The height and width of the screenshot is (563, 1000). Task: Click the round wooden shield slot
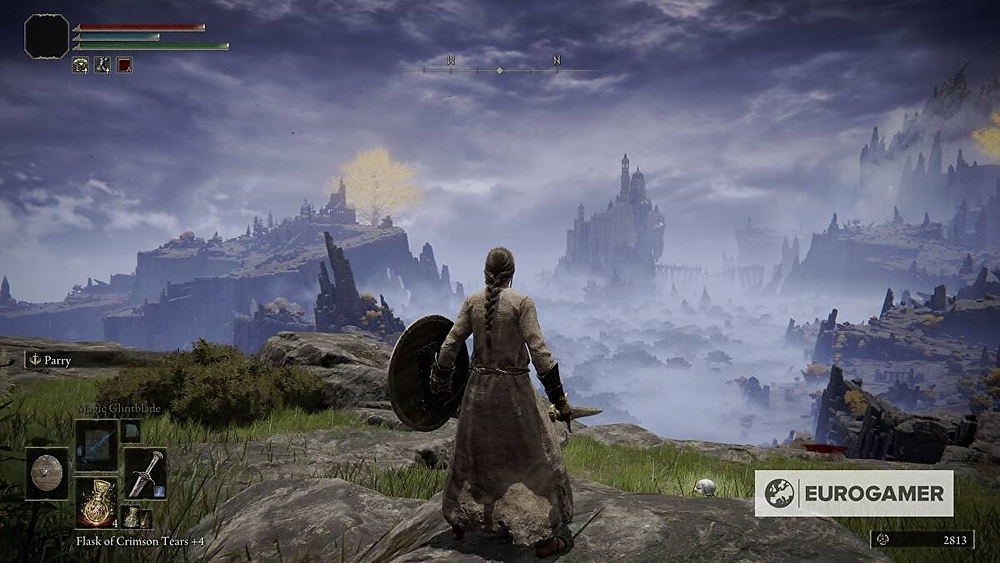47,473
